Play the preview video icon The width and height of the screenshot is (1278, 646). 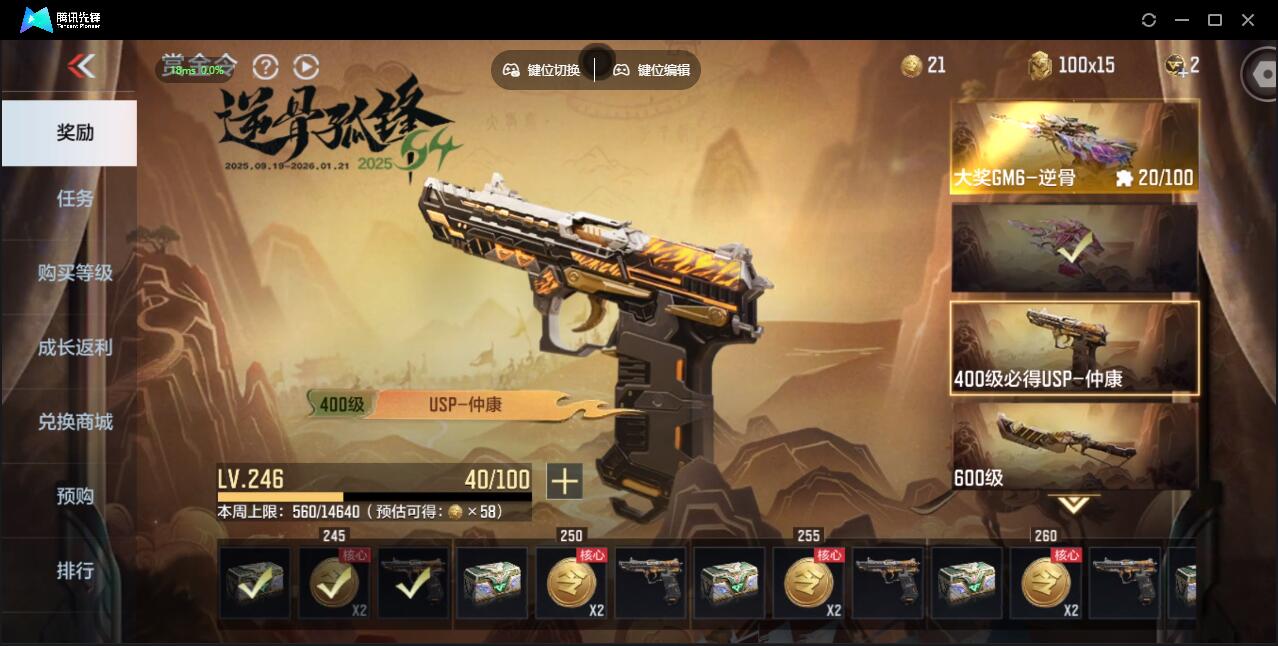(306, 67)
